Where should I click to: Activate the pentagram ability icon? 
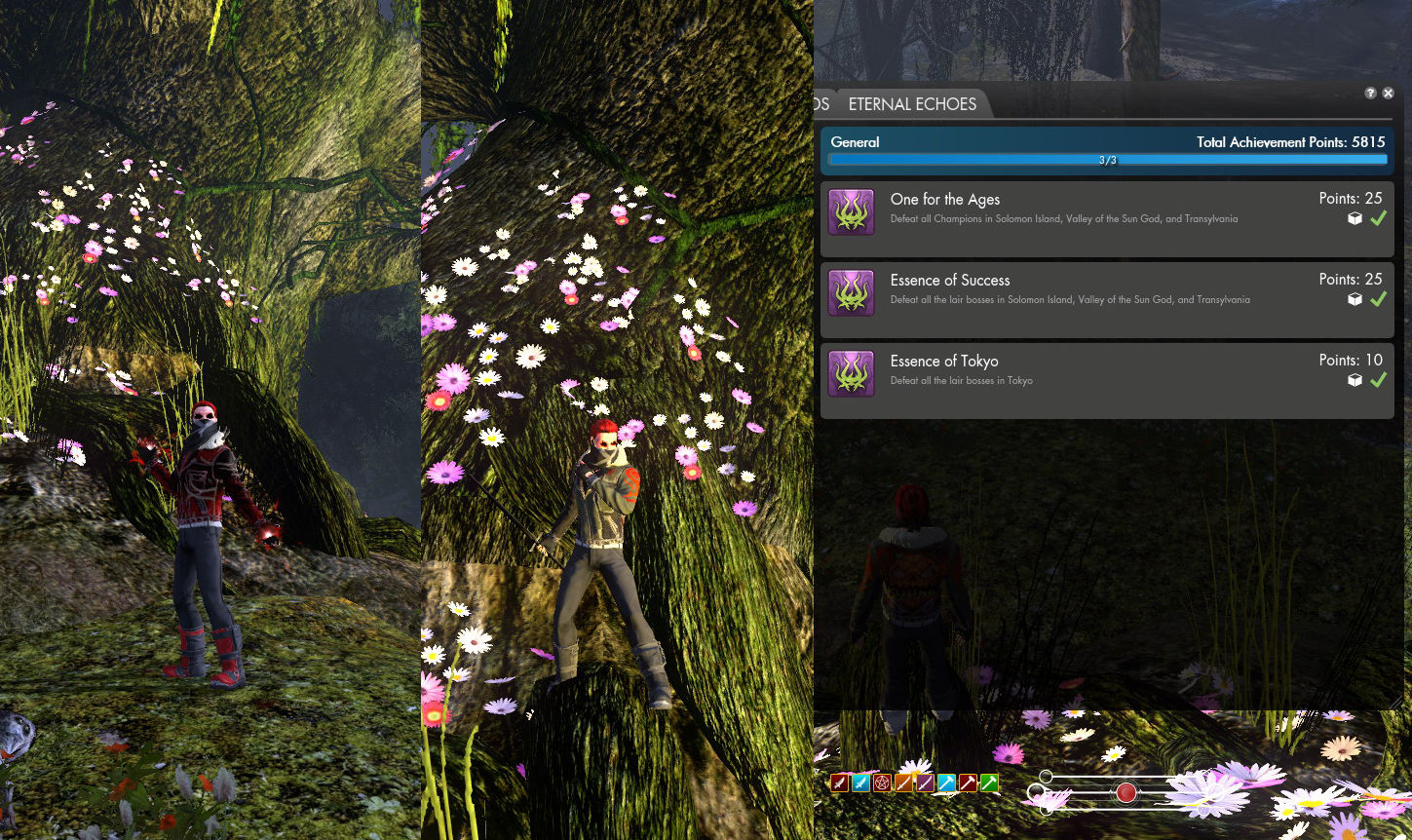coord(882,783)
